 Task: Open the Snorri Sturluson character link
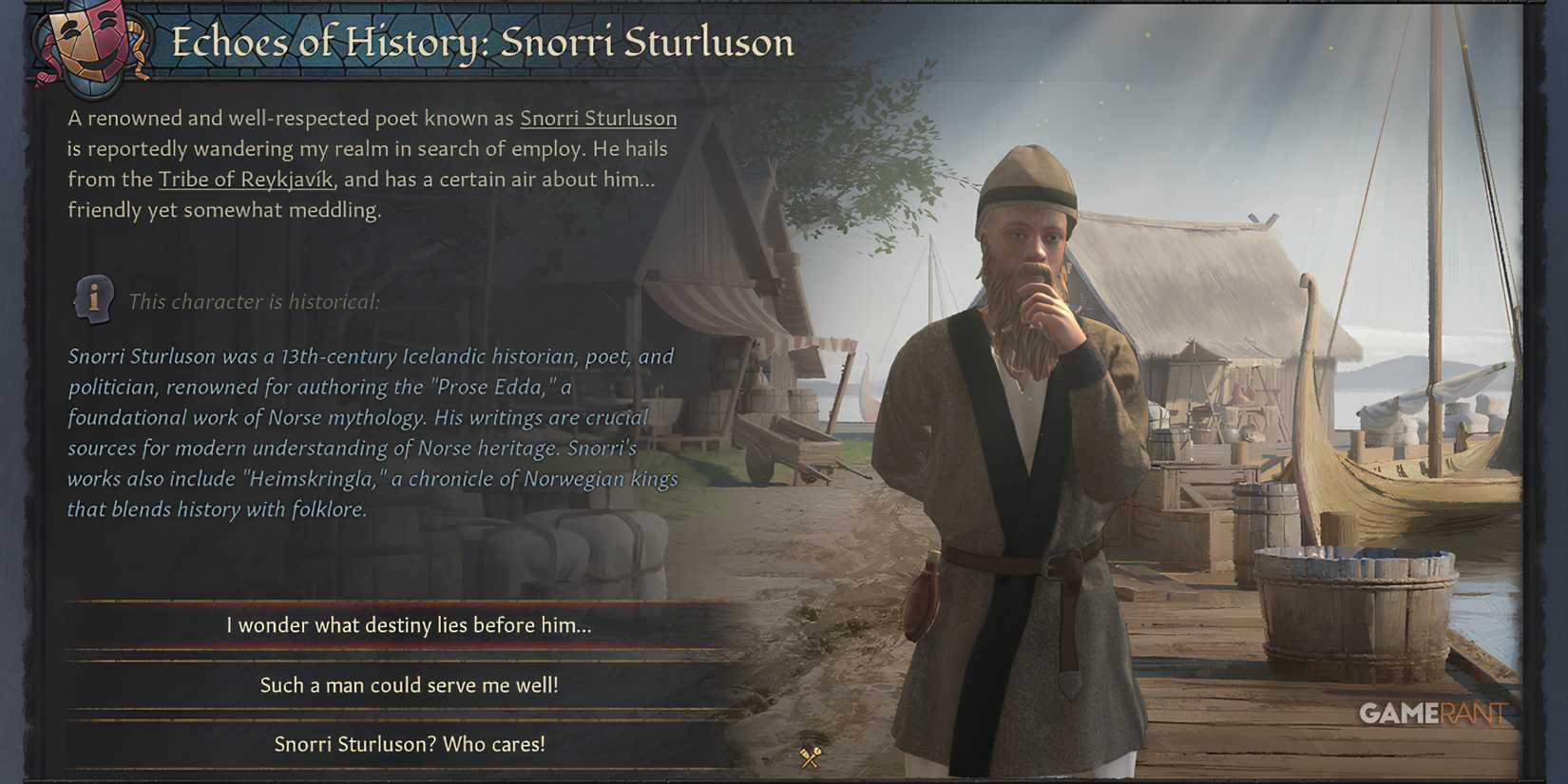coord(598,118)
